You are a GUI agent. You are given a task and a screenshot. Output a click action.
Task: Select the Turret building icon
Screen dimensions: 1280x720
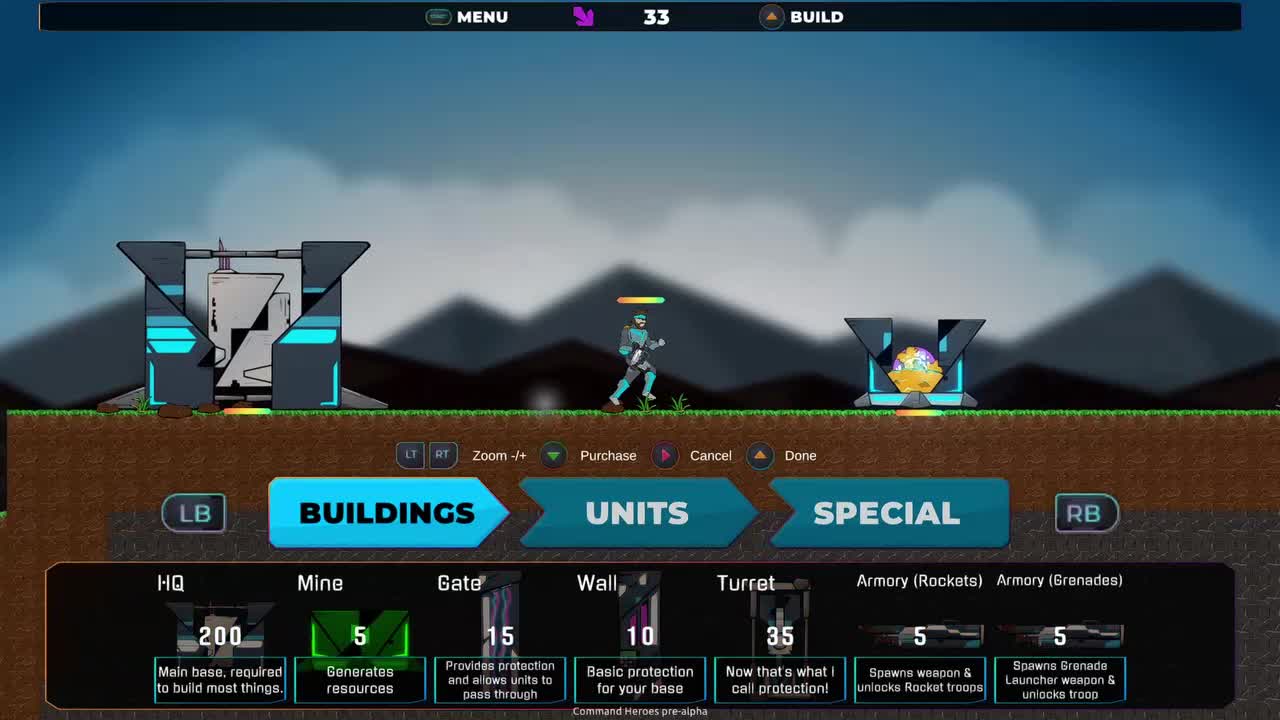(x=780, y=620)
